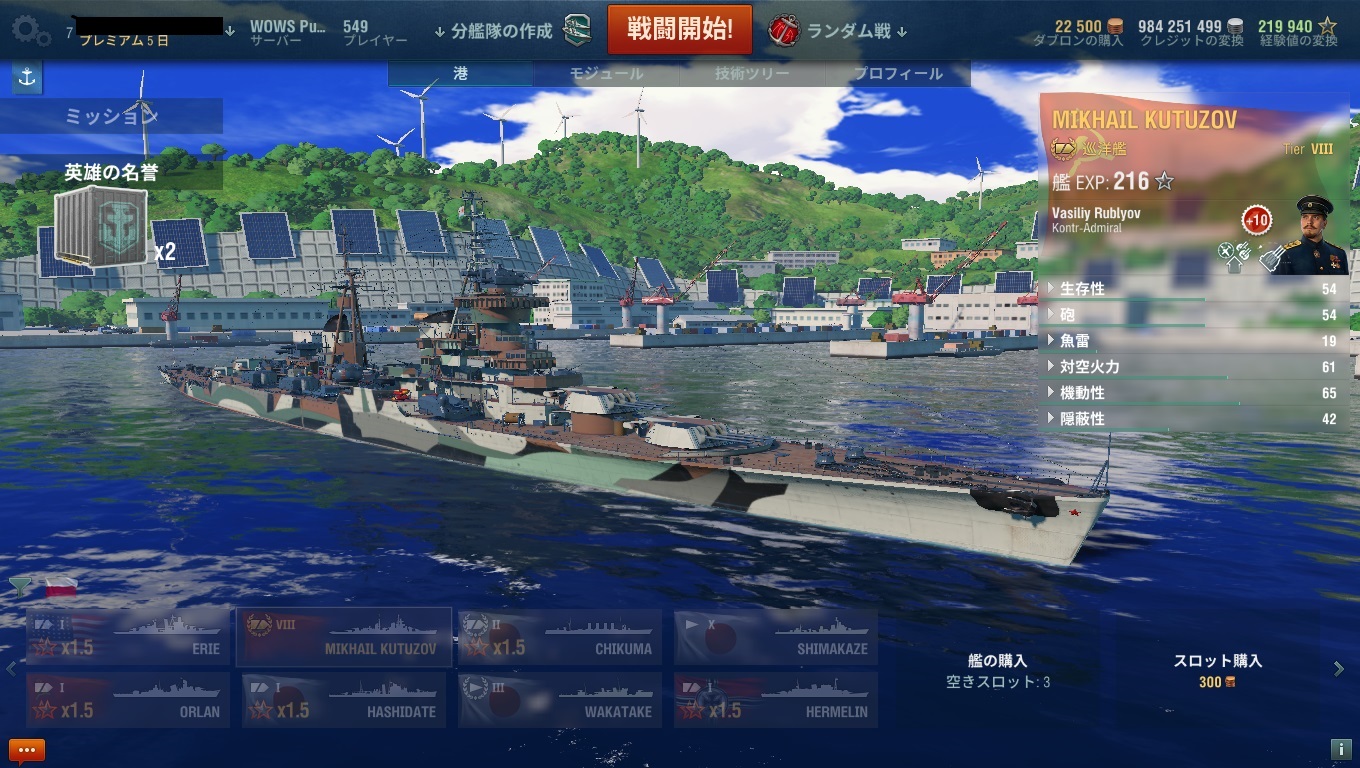Viewport: 1360px width, 768px height.
Task: Select the ORLAN ship card
Action: coord(128,700)
